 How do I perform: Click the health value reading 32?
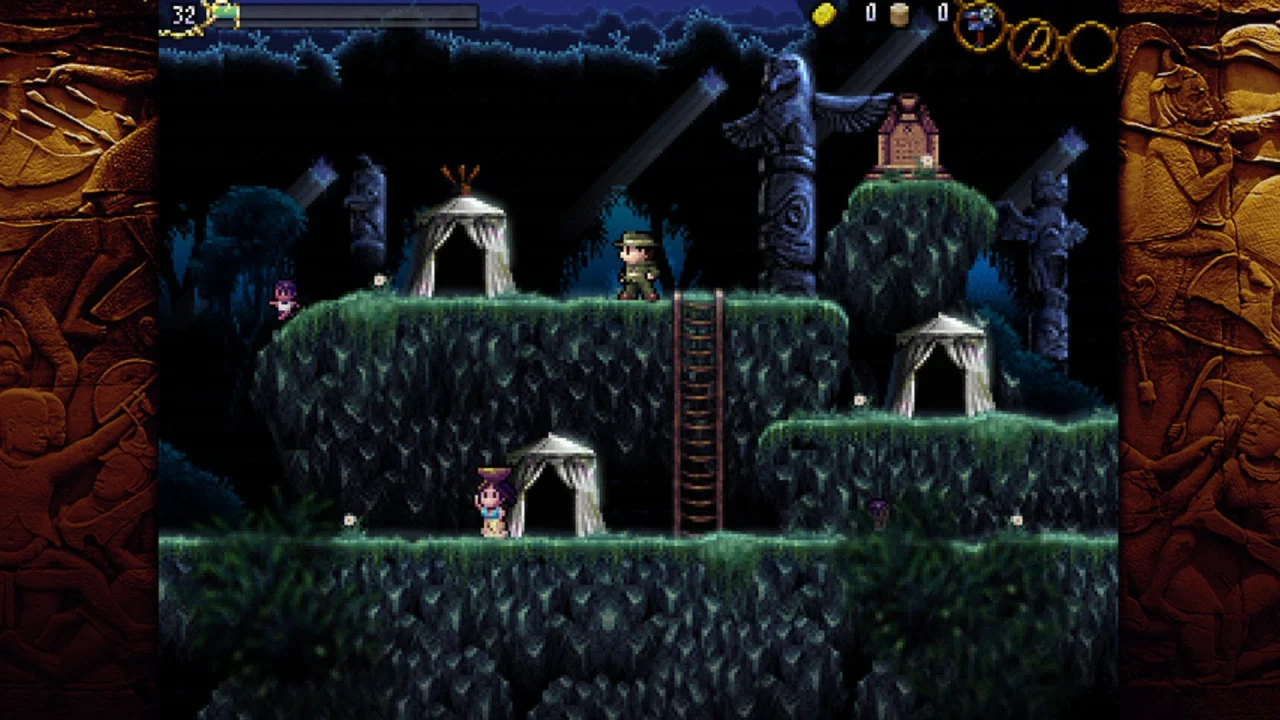(x=185, y=15)
